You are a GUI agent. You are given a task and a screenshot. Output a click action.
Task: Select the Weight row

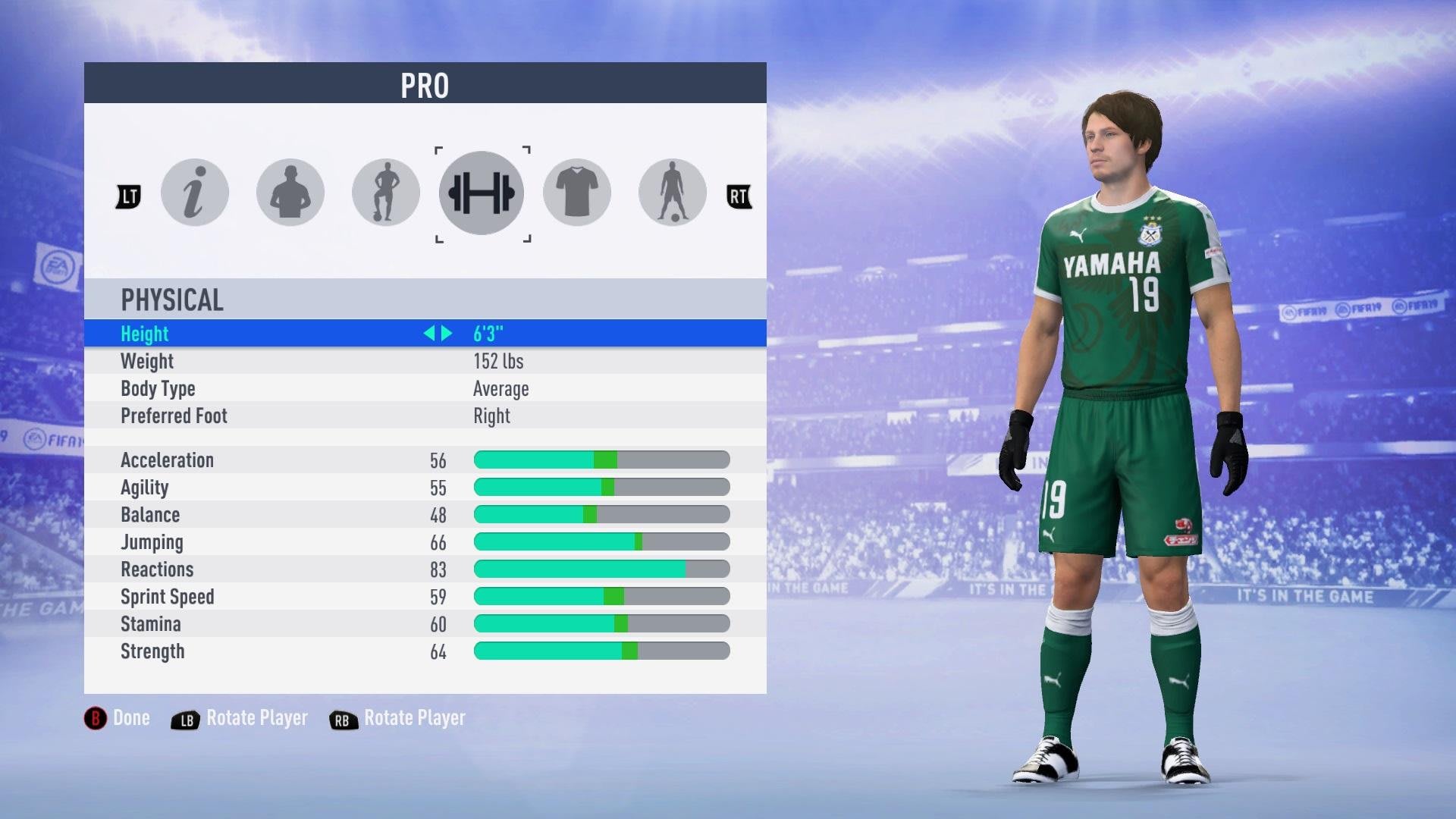click(x=425, y=361)
